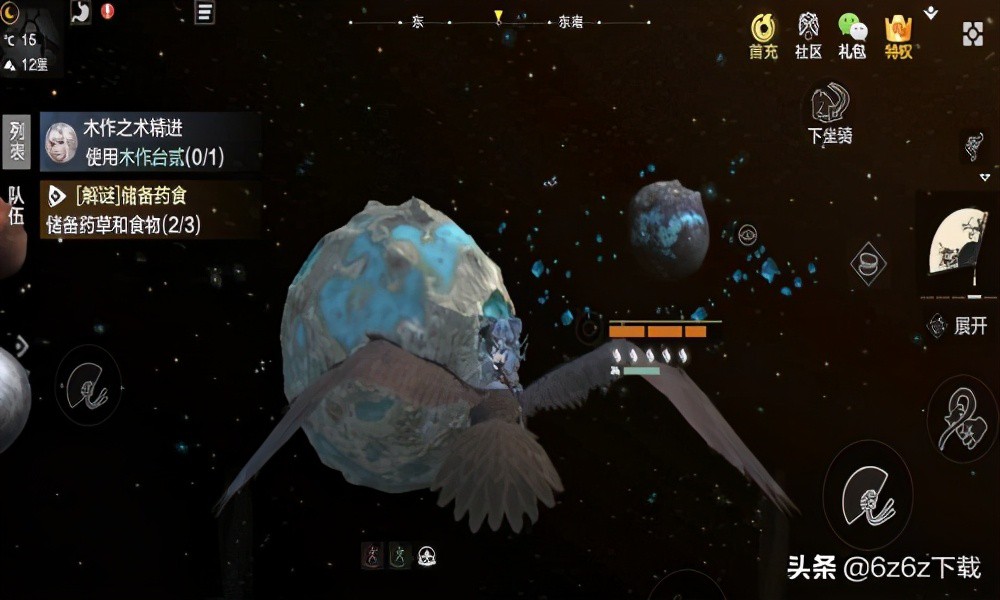This screenshot has height=600, width=1000.
Task: Use the diamond-framed bowl item button
Action: tap(868, 263)
